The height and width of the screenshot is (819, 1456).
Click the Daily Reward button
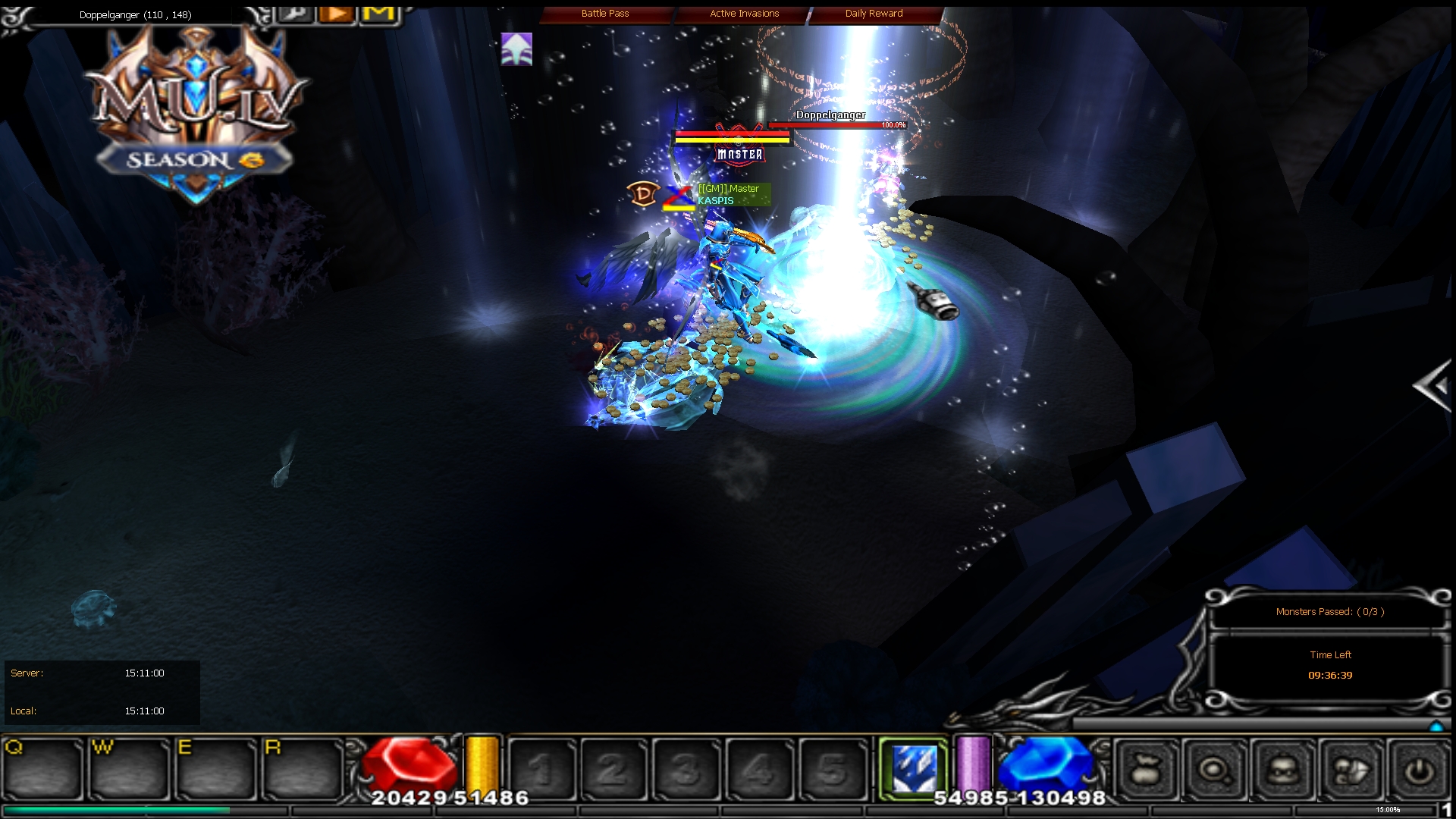tap(874, 13)
